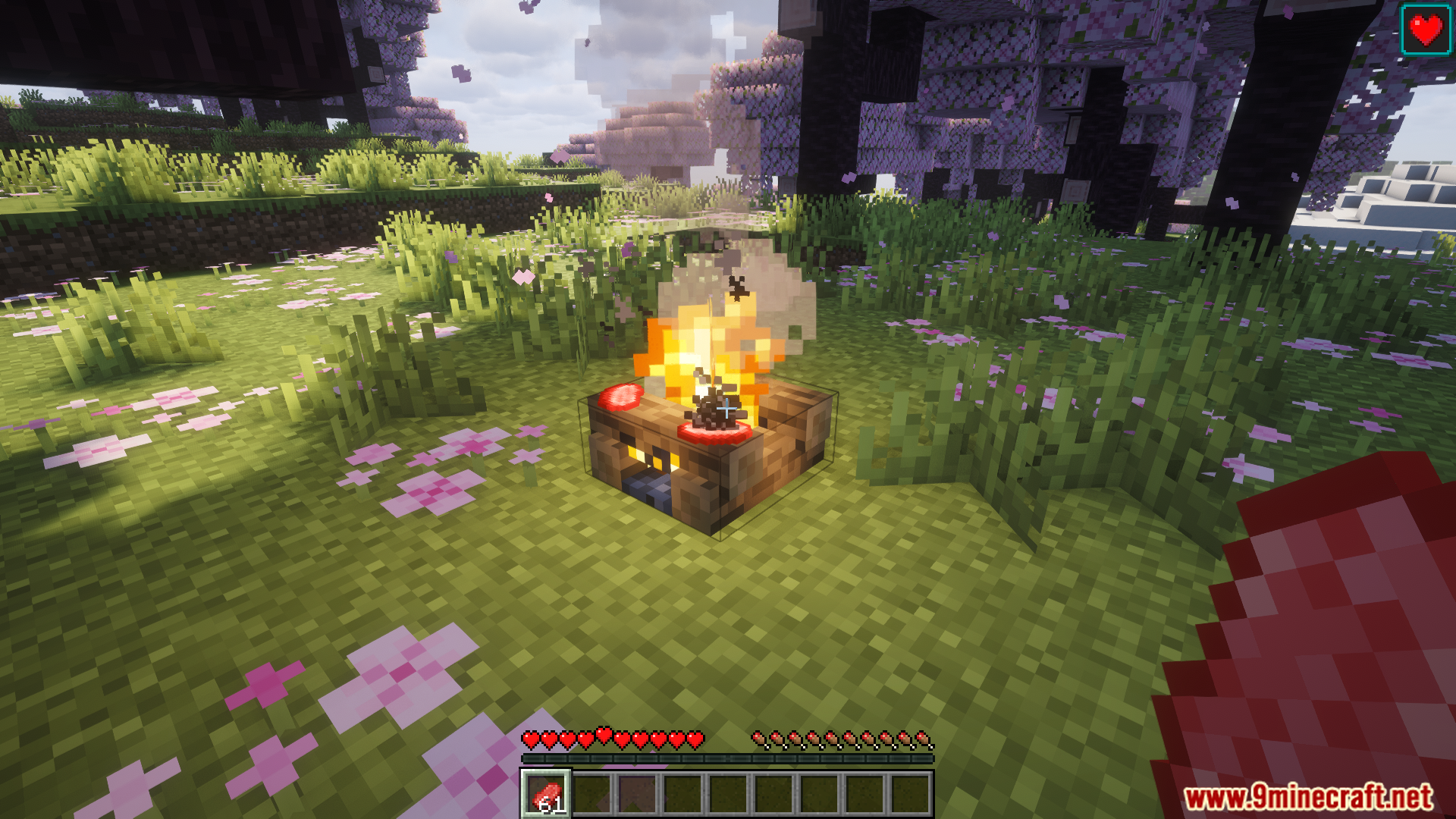This screenshot has height=819, width=1456.
Task: Click the red heart icon in the corner
Action: pos(1425,30)
